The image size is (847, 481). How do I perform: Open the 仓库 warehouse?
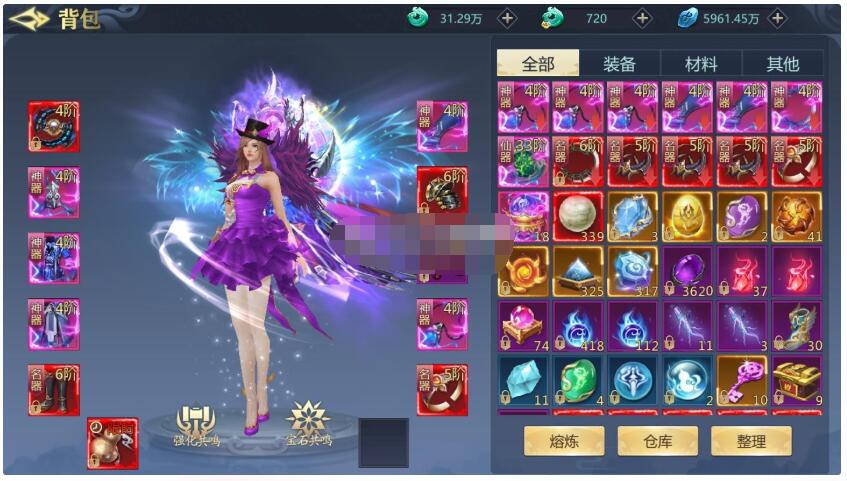(657, 440)
